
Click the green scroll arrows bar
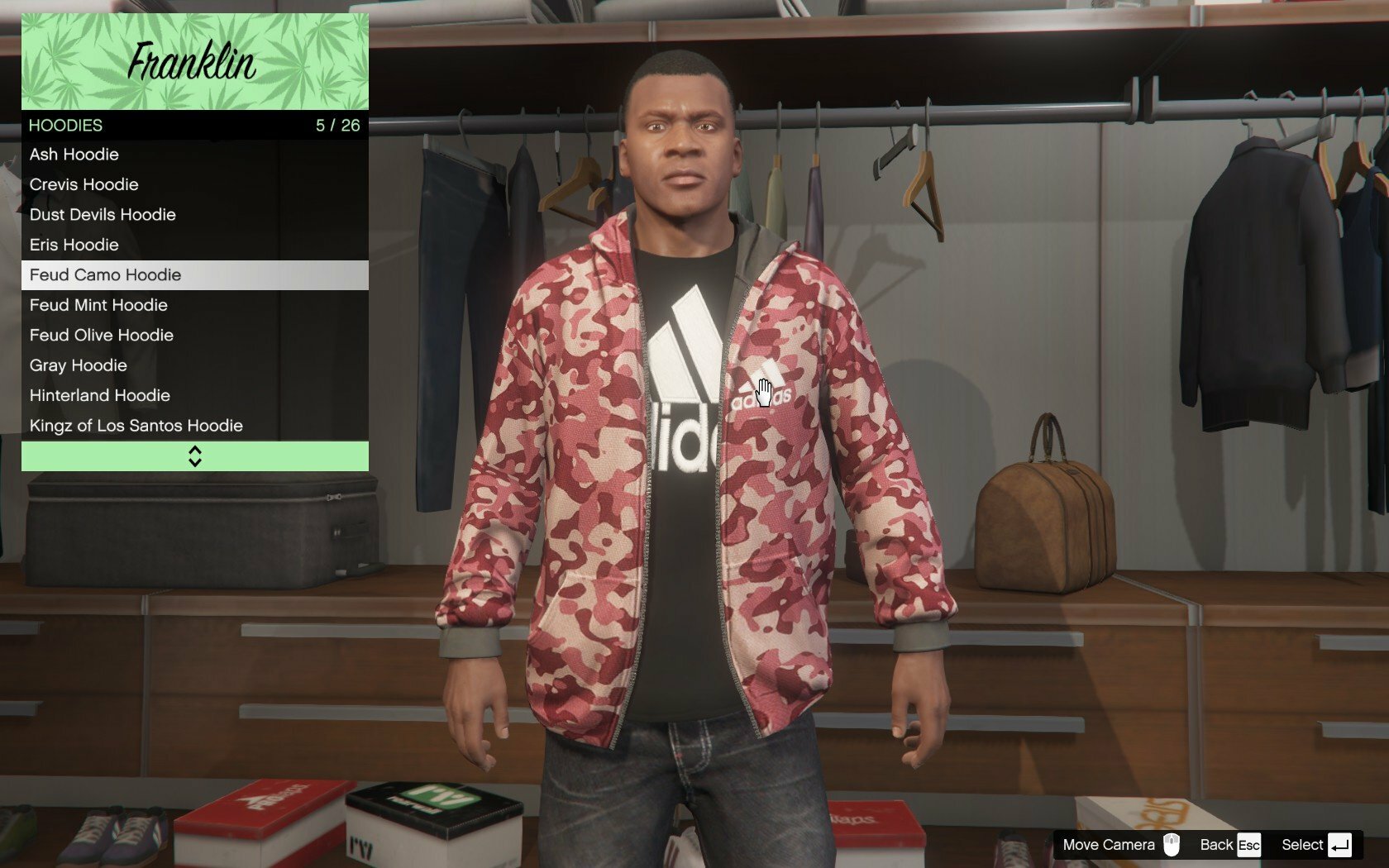[194, 456]
